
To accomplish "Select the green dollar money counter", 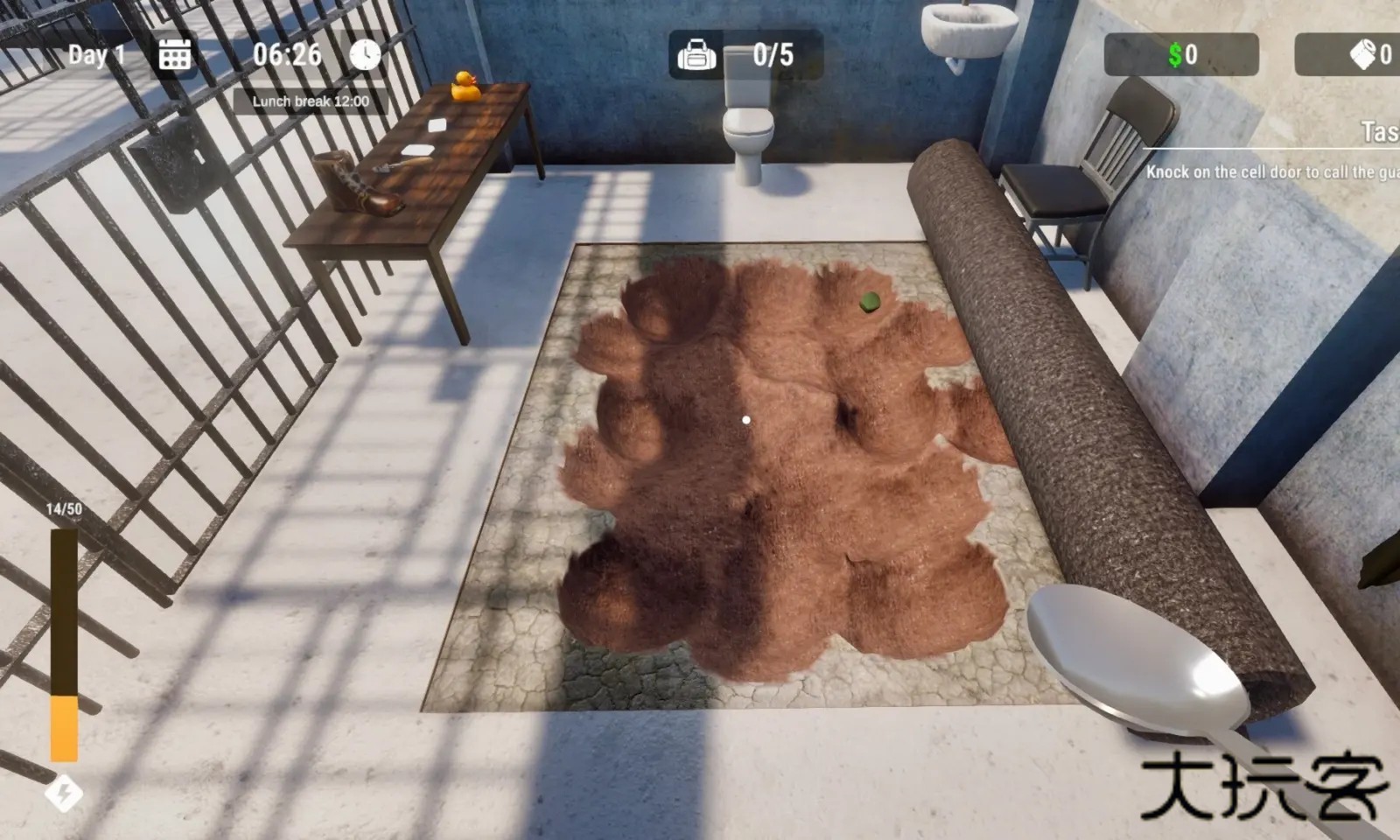I will [x=1180, y=55].
